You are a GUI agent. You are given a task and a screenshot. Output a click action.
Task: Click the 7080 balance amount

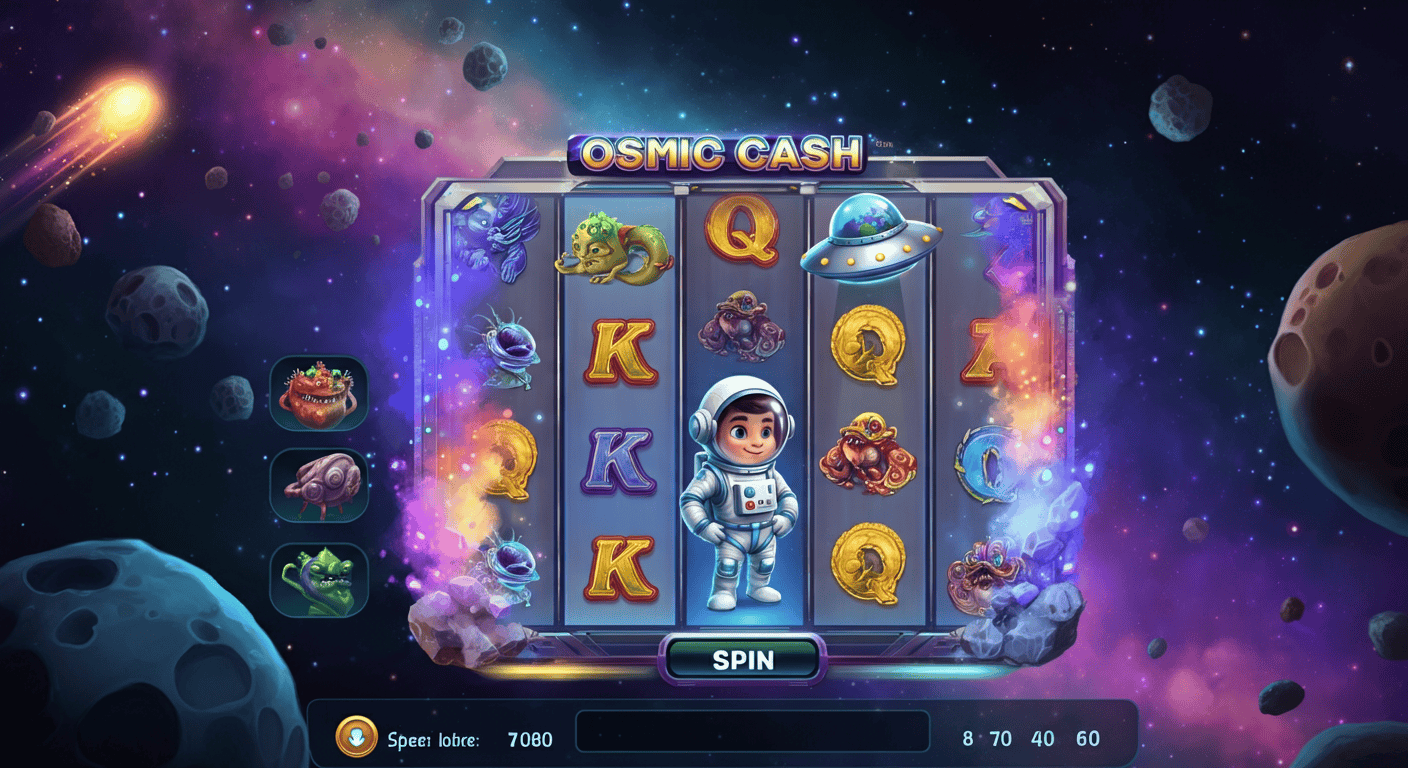coord(529,738)
